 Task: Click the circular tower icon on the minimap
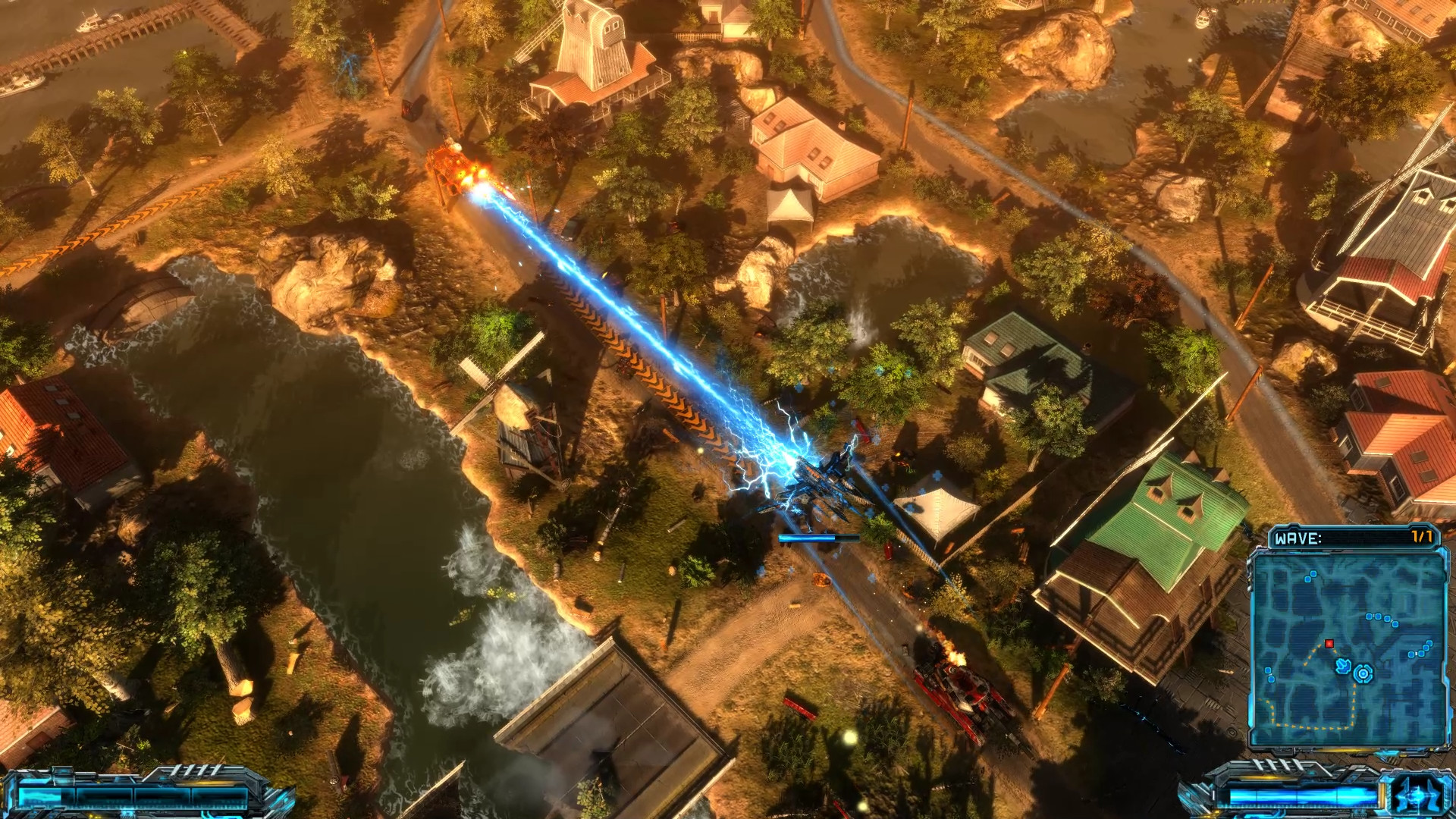pyautogui.click(x=1363, y=673)
